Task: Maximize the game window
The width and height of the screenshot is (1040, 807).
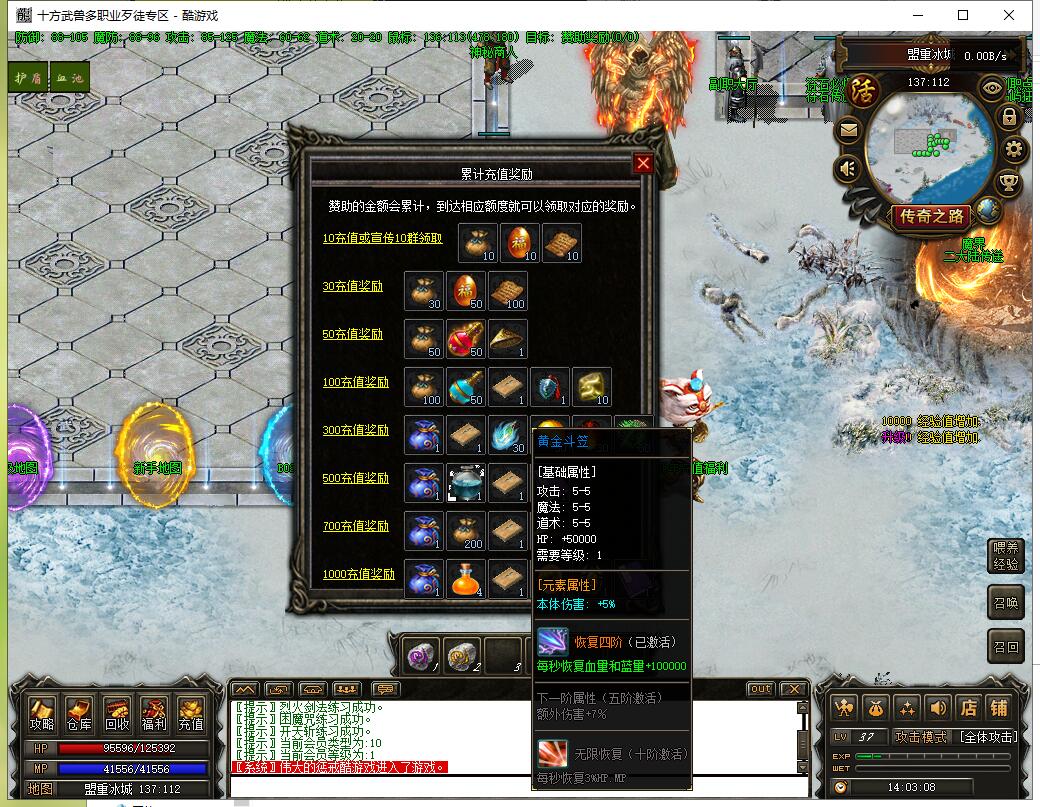Action: pos(963,15)
